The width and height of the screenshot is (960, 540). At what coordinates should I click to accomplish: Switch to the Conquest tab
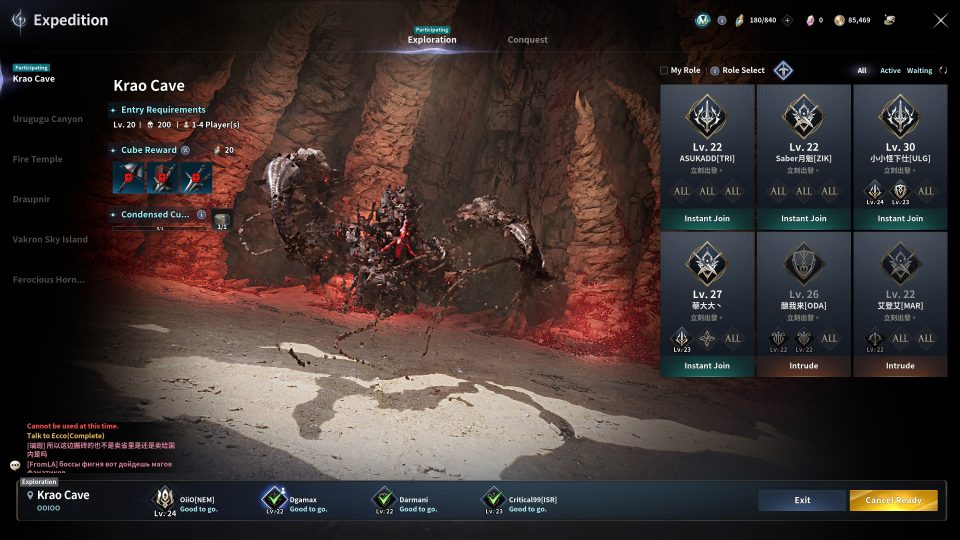pyautogui.click(x=527, y=40)
